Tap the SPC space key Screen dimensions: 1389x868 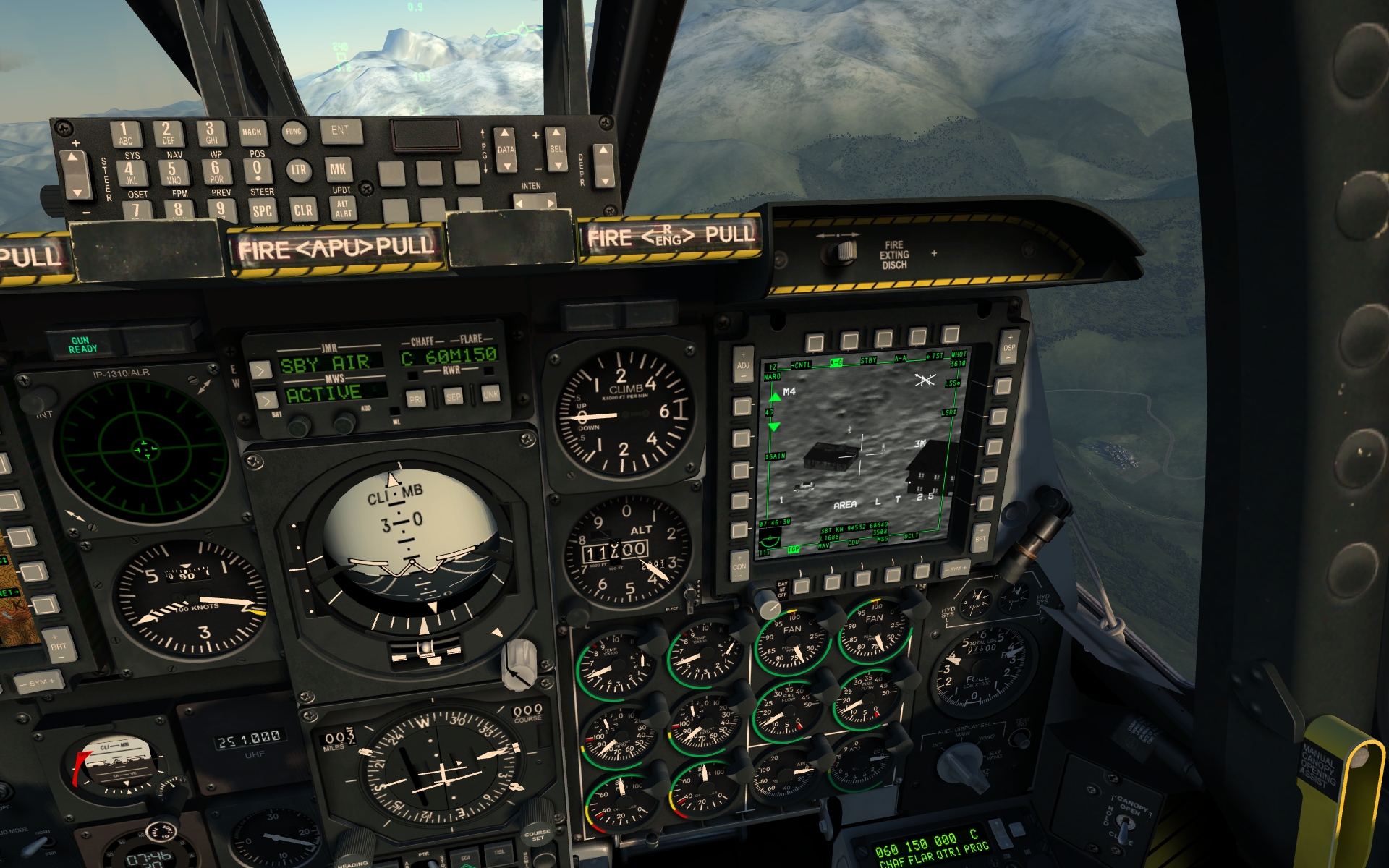coord(262,210)
